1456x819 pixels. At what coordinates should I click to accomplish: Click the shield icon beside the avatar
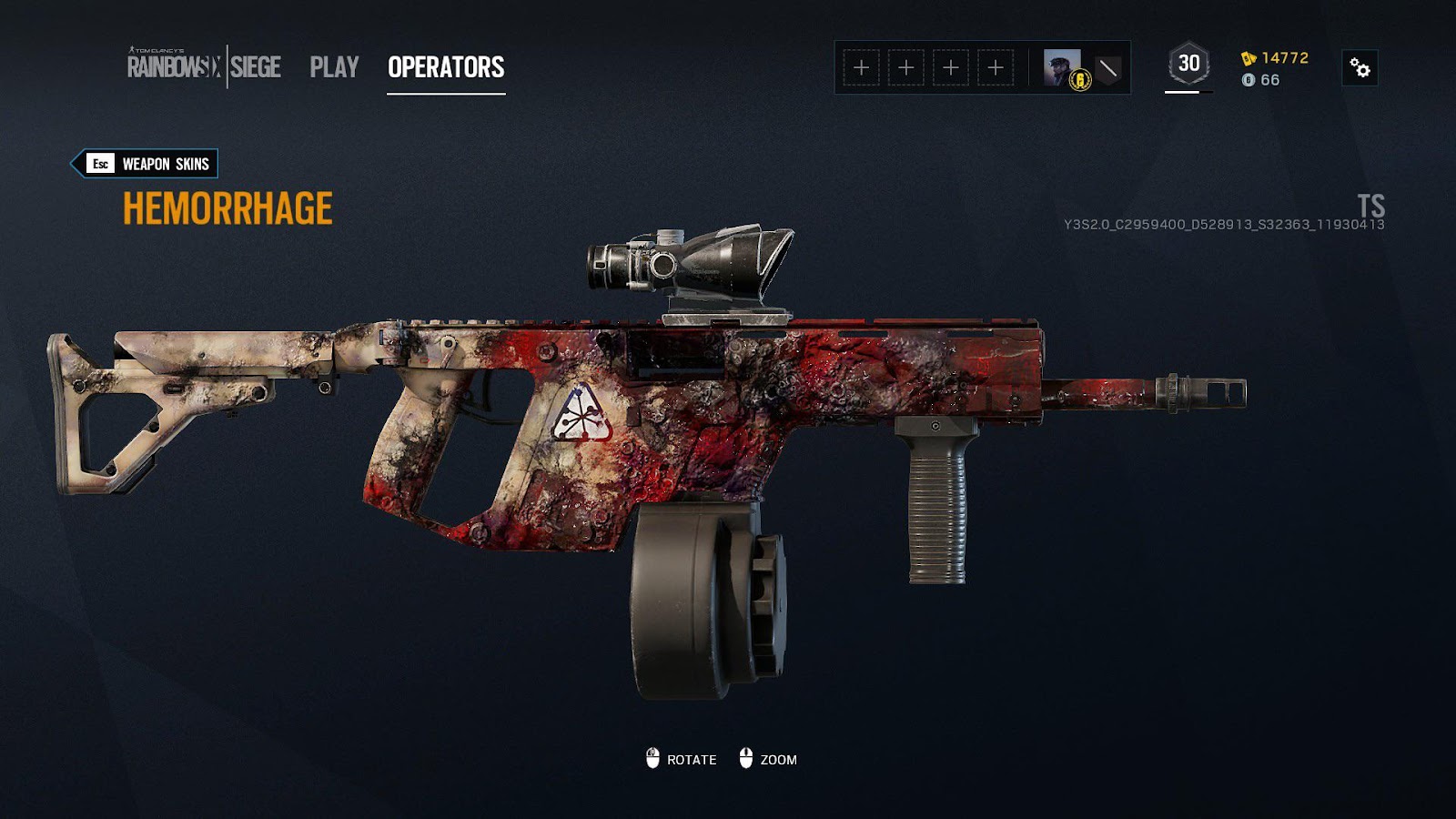[x=1106, y=66]
